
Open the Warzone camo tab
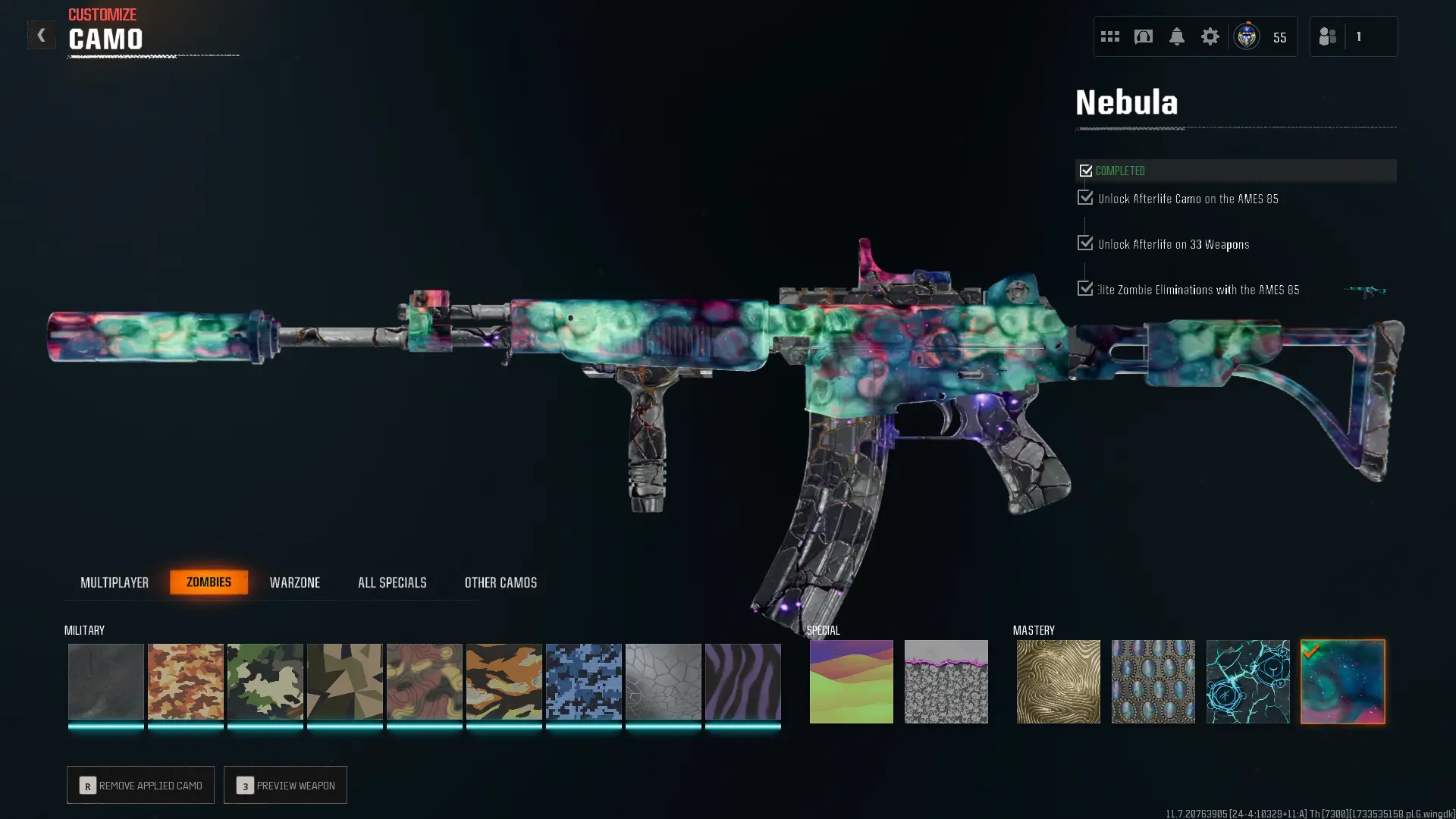295,582
